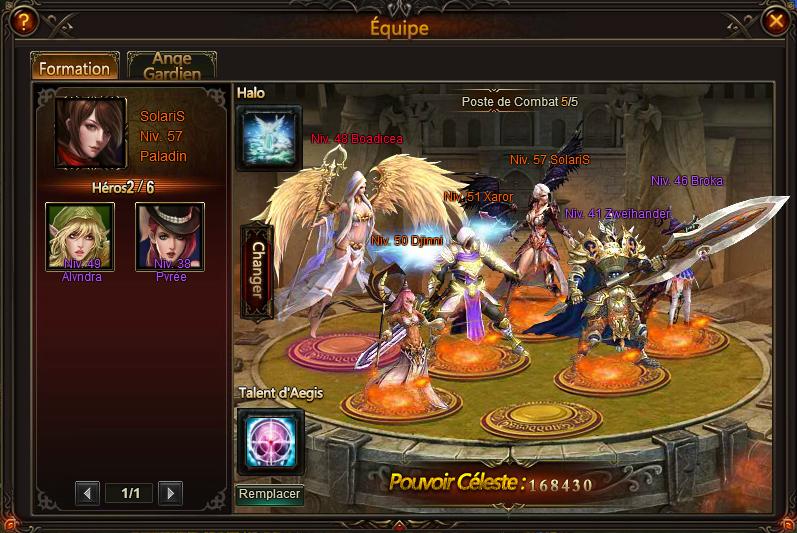The width and height of the screenshot is (797, 533).
Task: Open the Ange Gardien tab
Action: pyautogui.click(x=171, y=66)
